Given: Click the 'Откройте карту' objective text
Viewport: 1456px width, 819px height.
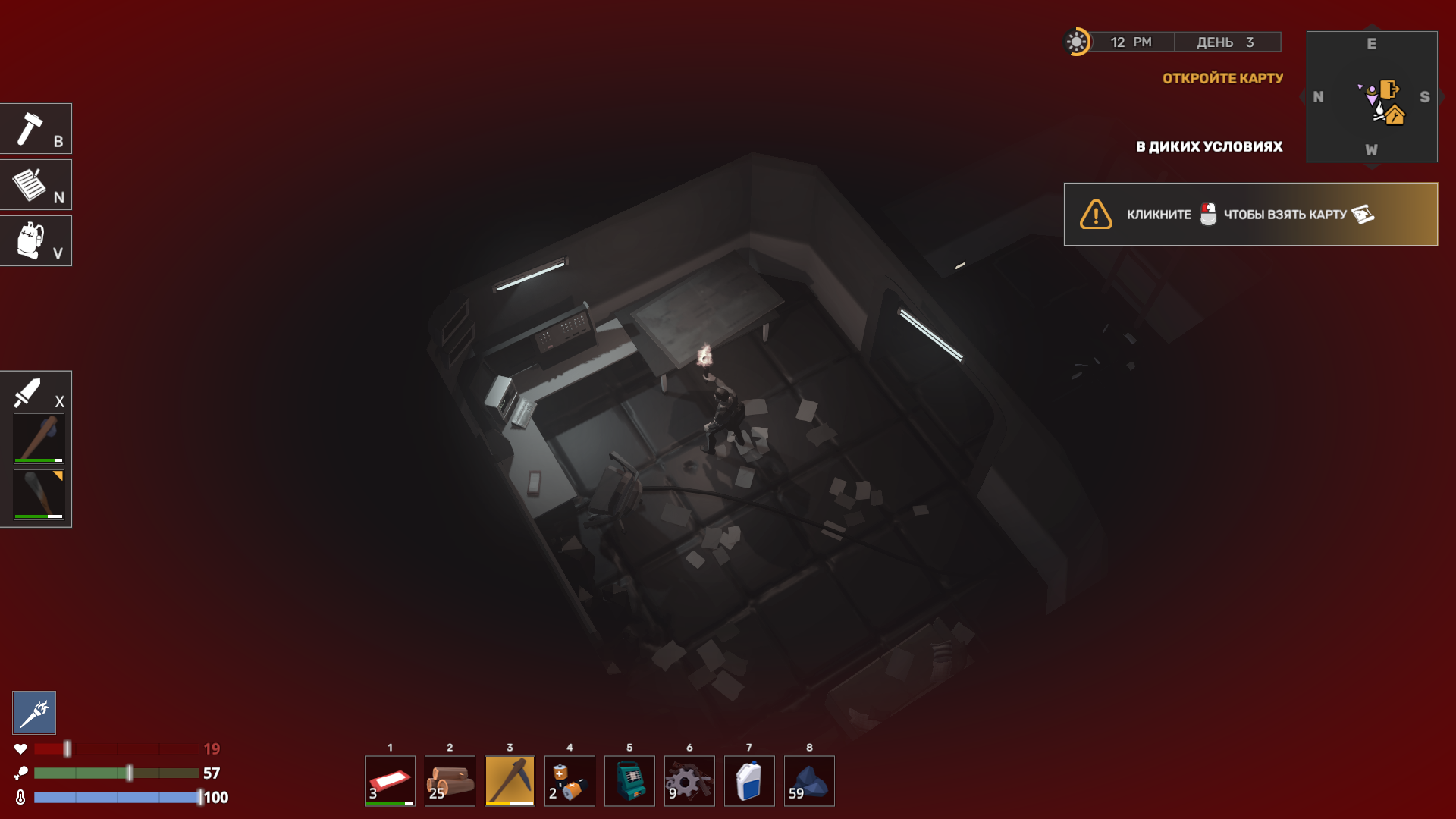Looking at the screenshot, I should [1222, 78].
